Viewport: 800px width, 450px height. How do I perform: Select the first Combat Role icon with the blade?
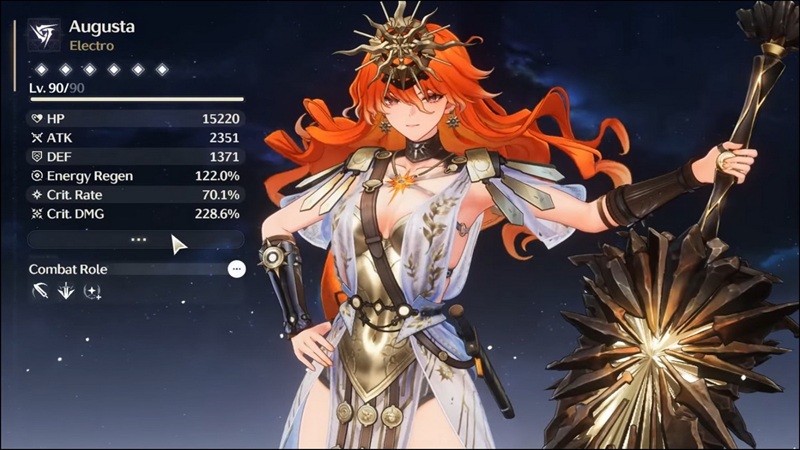[40, 291]
